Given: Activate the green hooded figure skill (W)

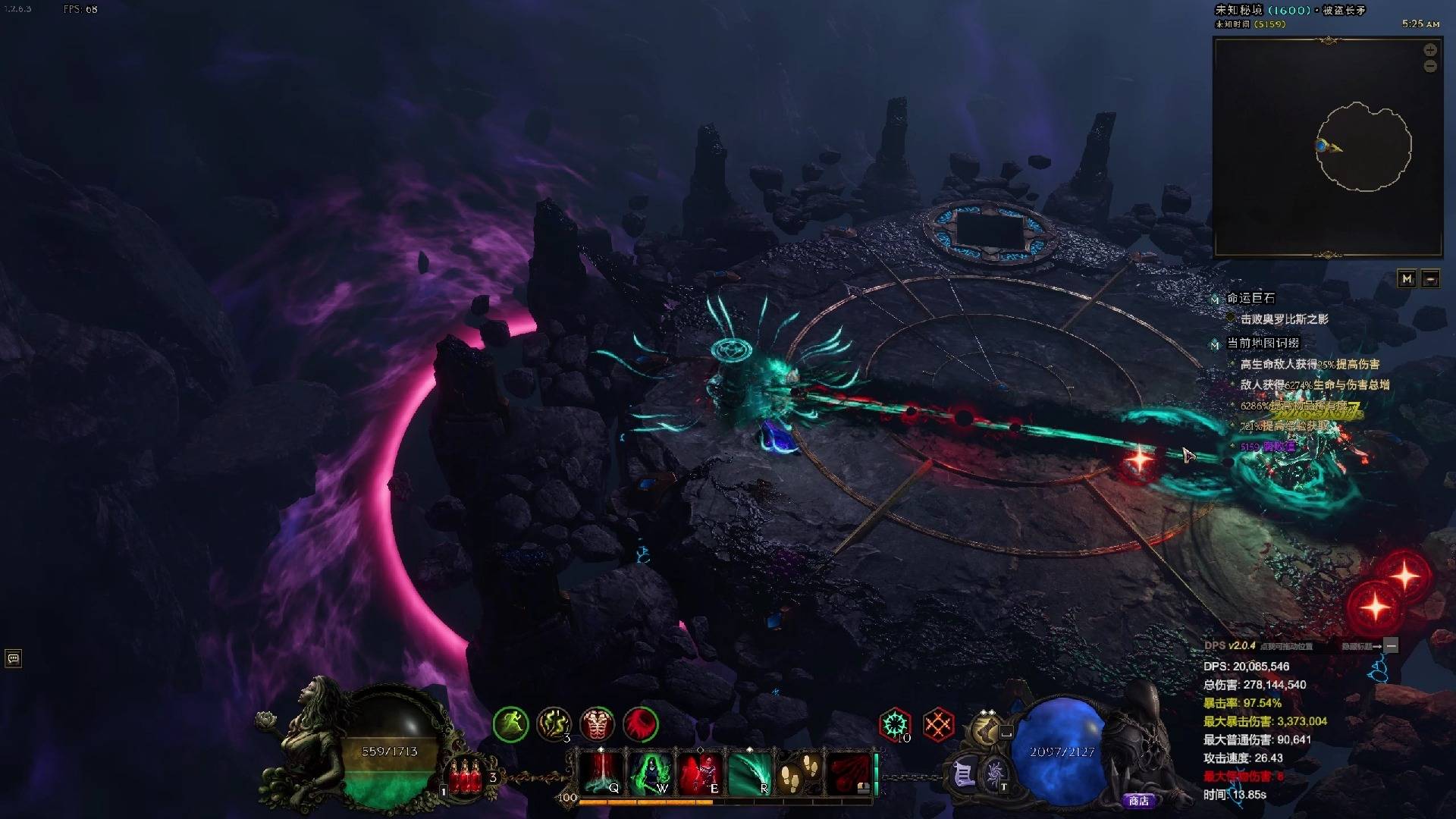Looking at the screenshot, I should [x=650, y=772].
